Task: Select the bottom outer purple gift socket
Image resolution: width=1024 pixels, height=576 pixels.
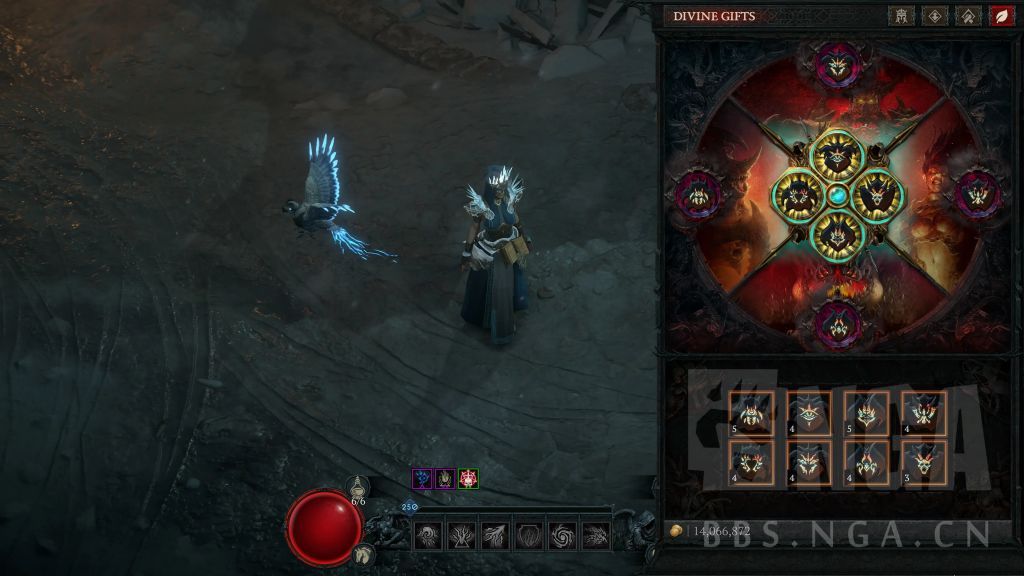Action: 838,323
